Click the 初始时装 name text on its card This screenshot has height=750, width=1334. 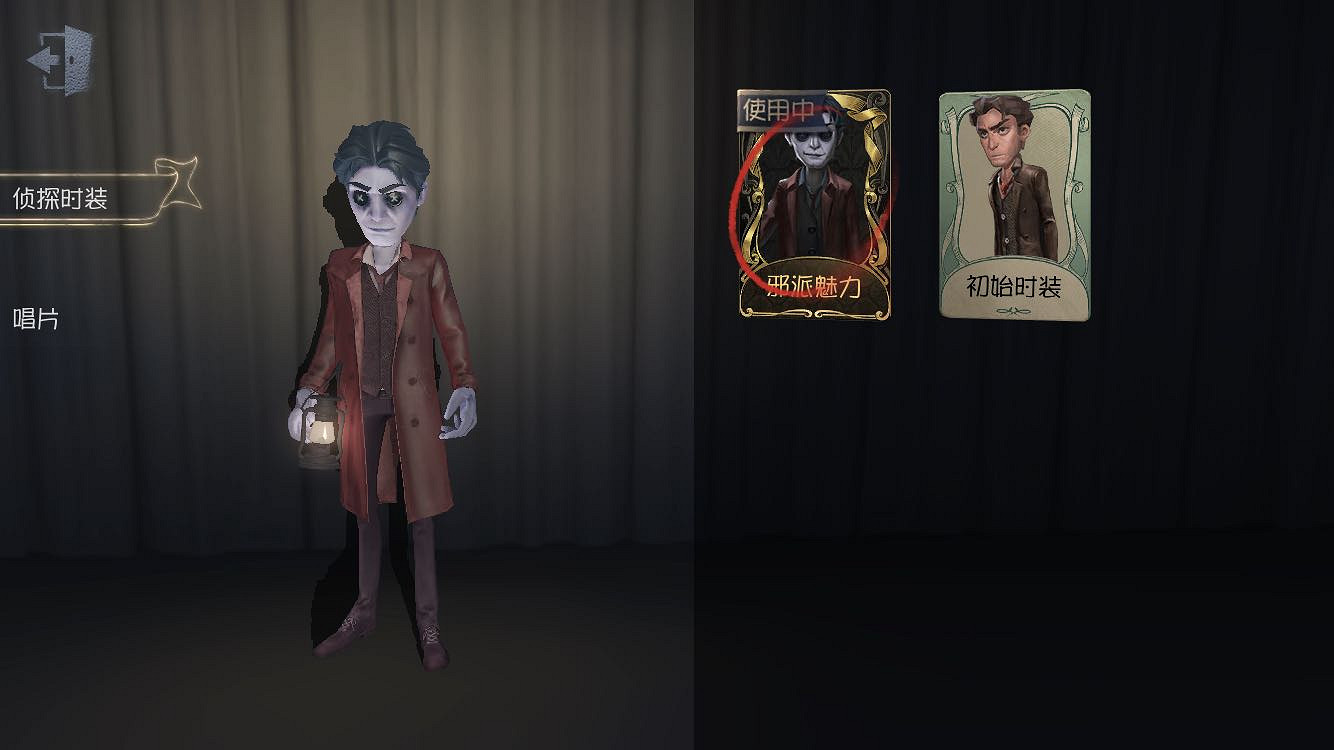tap(1015, 283)
